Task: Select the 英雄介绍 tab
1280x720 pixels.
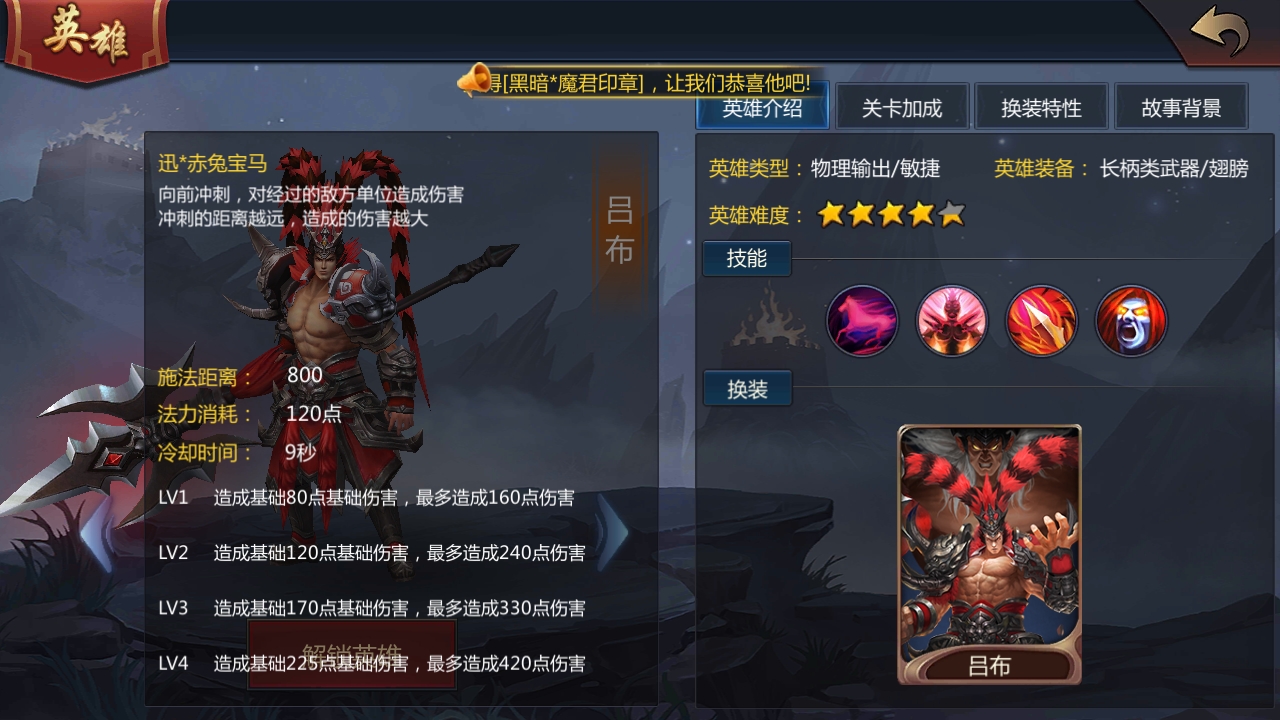Action: (761, 106)
